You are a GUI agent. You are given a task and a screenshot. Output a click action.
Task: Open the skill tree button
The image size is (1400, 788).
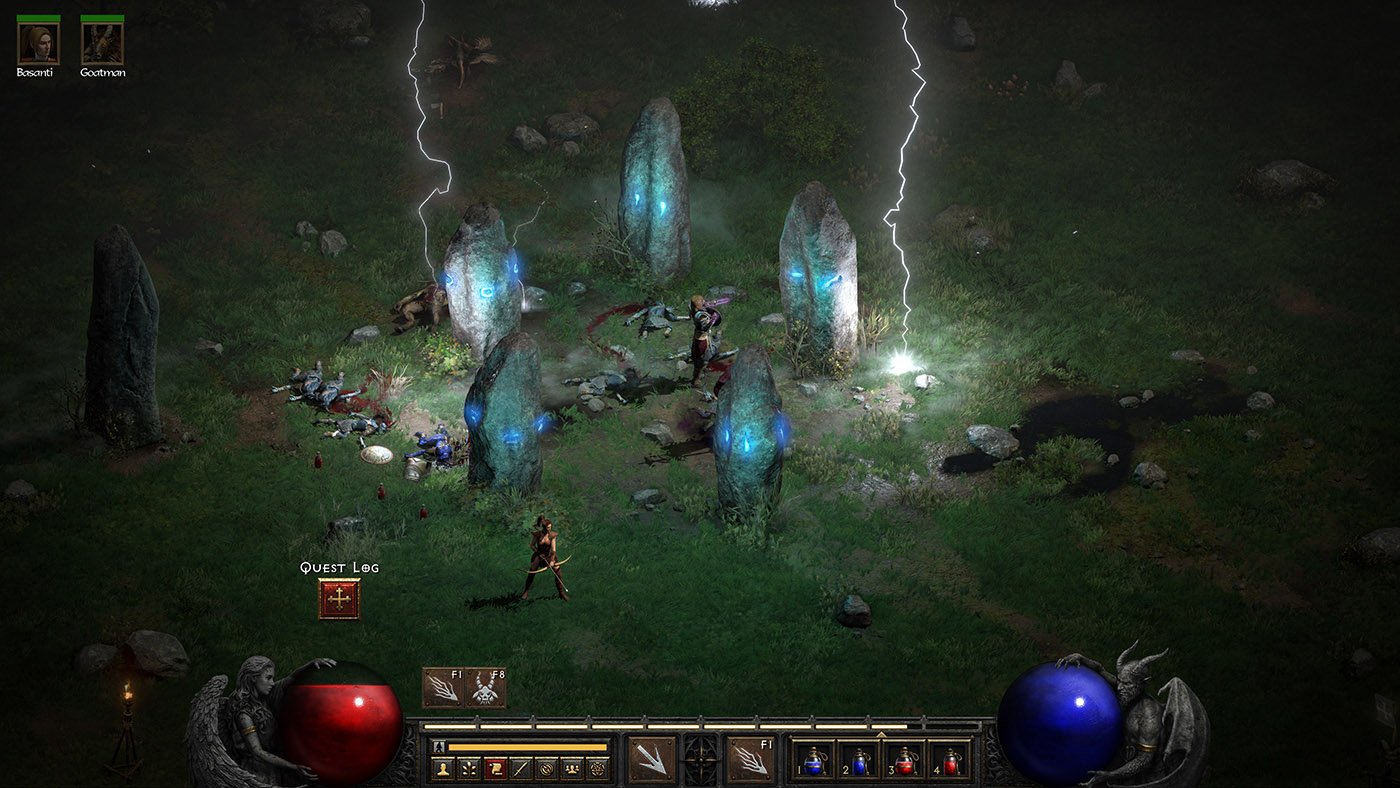(x=467, y=768)
